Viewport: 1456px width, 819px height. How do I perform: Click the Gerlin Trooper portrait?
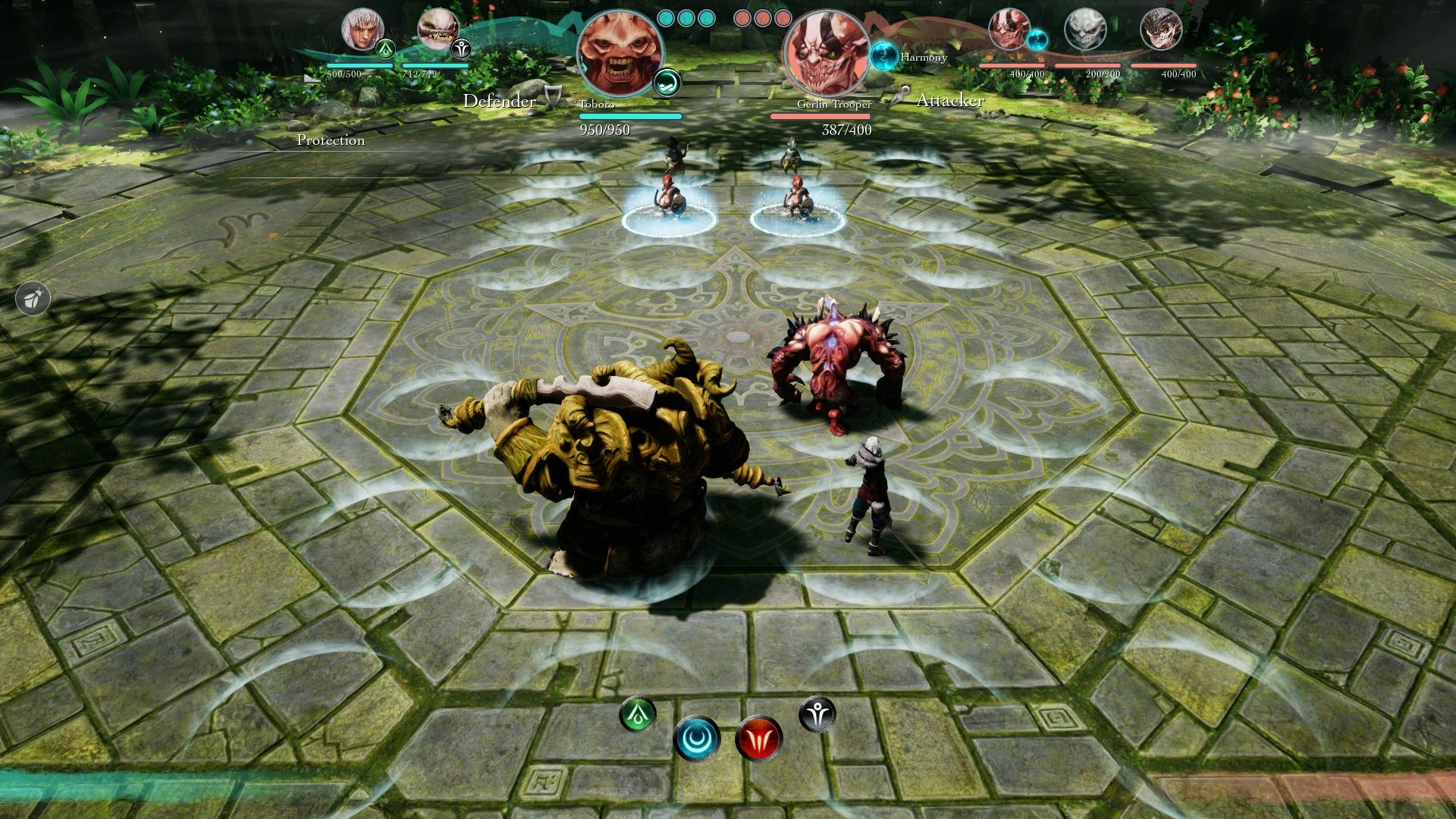pyautogui.click(x=826, y=52)
